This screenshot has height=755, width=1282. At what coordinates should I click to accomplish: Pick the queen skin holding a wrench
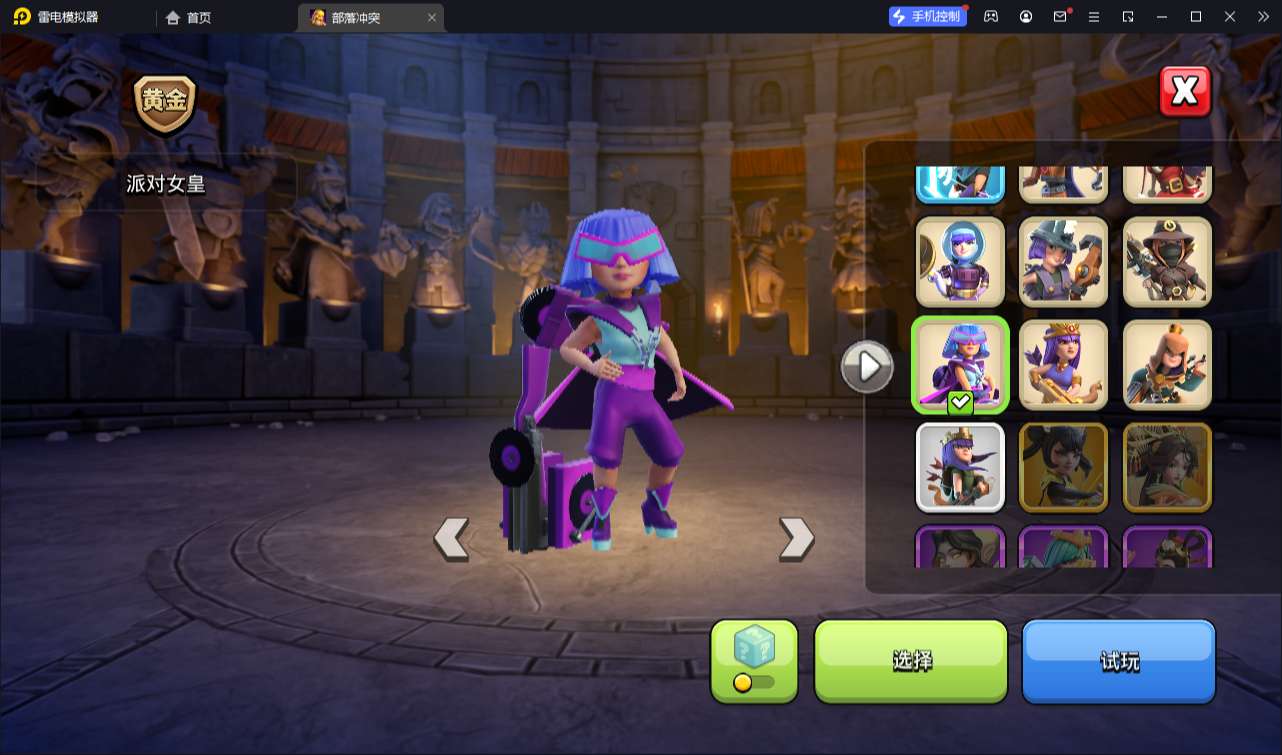pos(1063,262)
